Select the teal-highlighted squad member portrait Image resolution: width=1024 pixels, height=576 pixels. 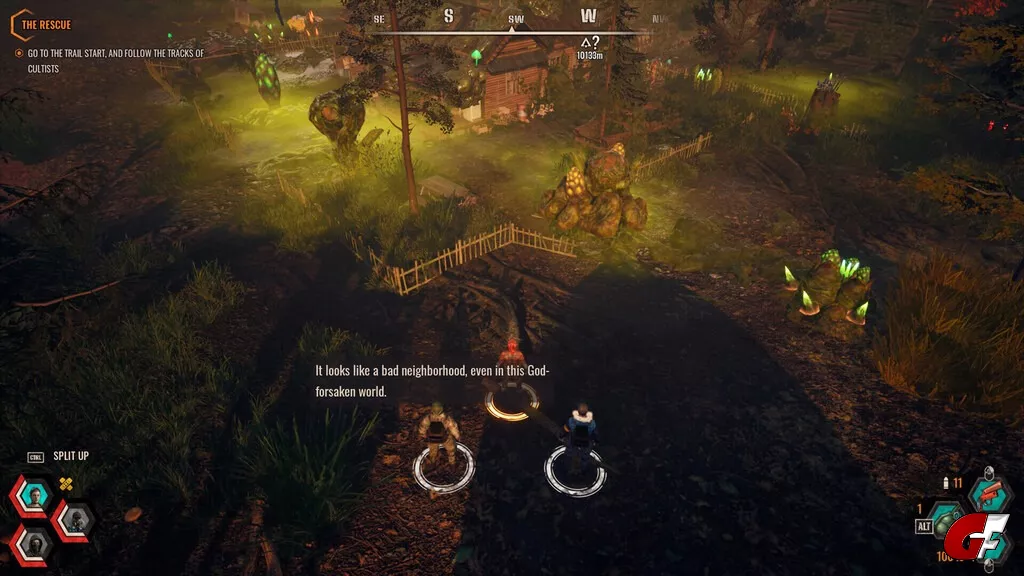click(x=34, y=496)
